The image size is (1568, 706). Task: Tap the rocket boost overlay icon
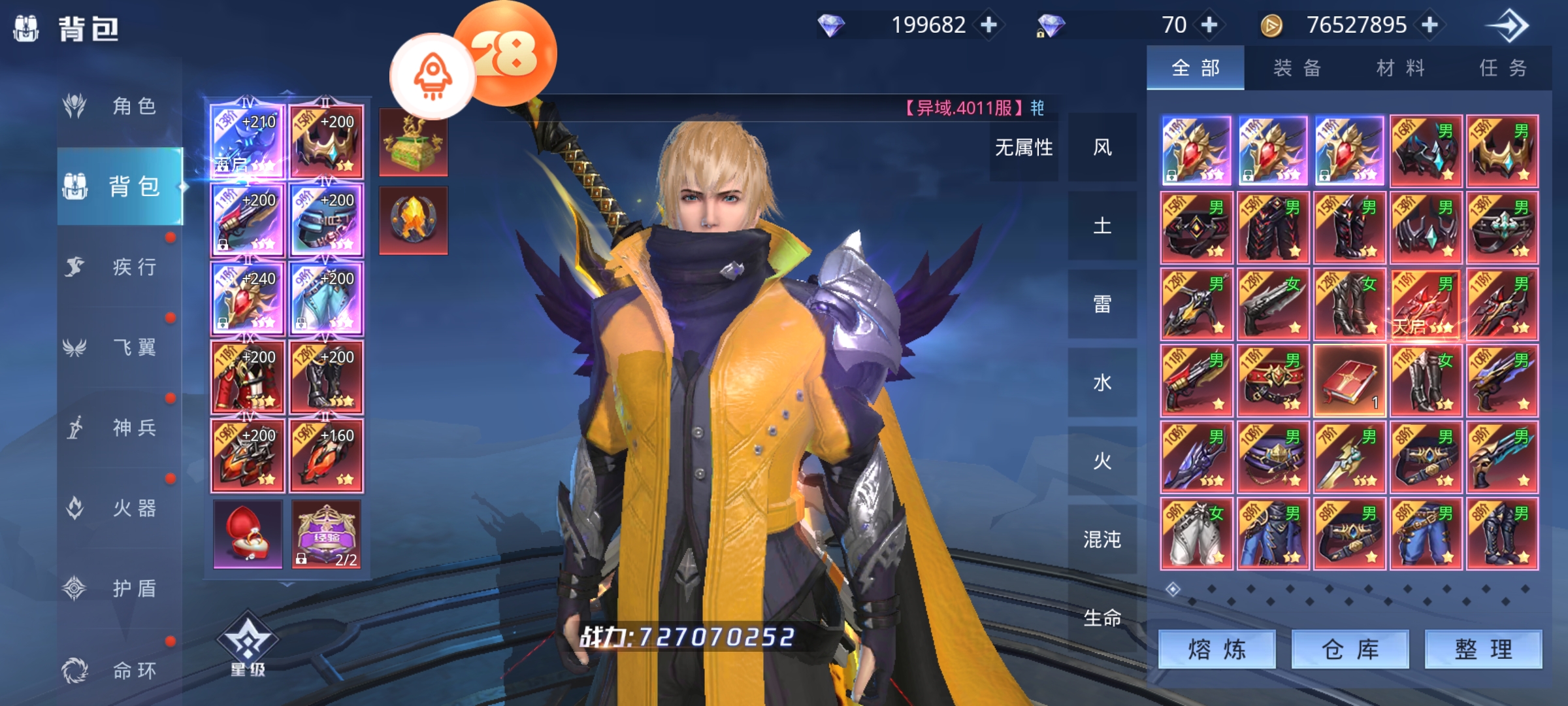pos(433,76)
